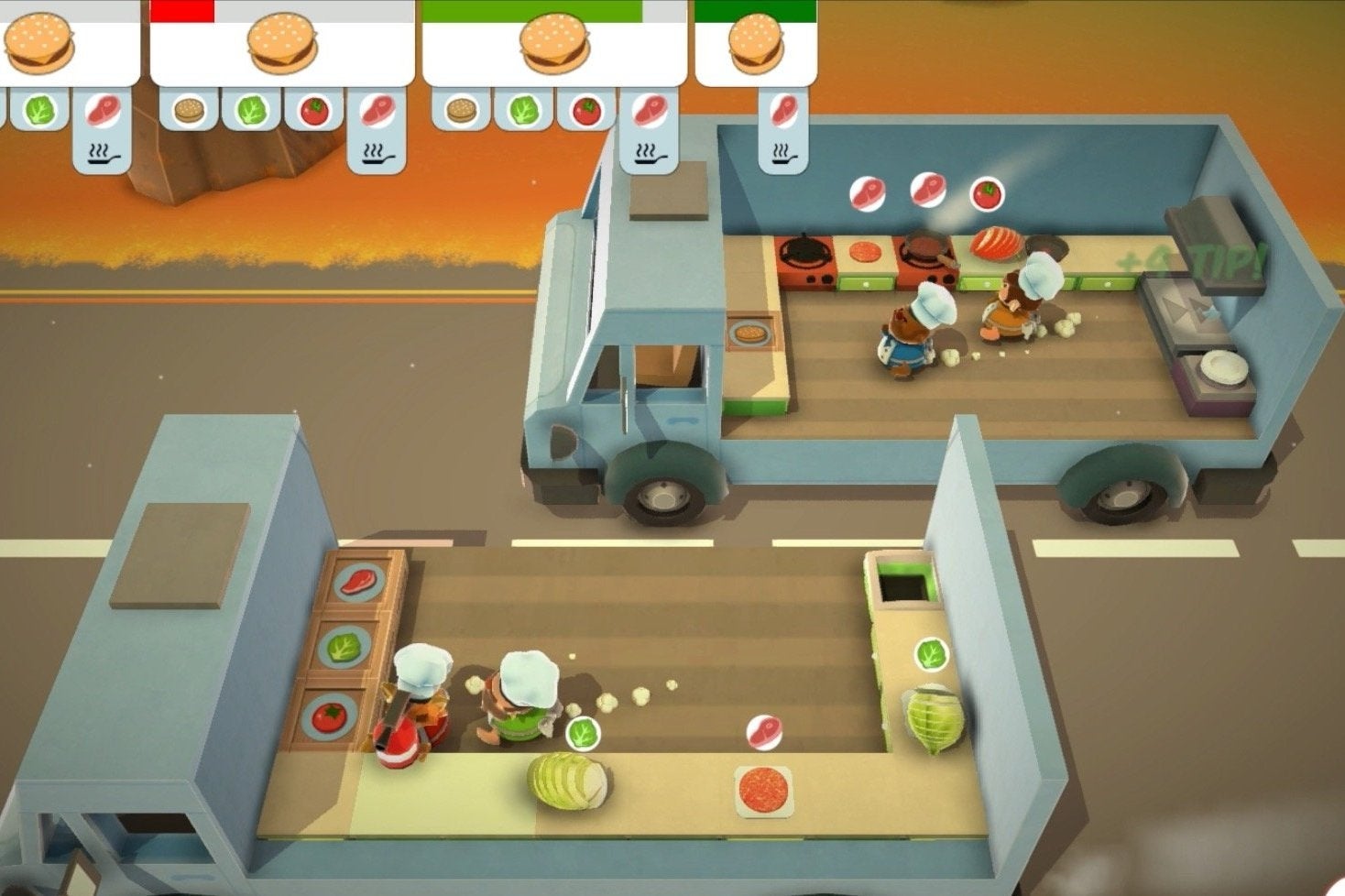Select the meat icon on the first order
The width and height of the screenshot is (1345, 896).
click(104, 111)
